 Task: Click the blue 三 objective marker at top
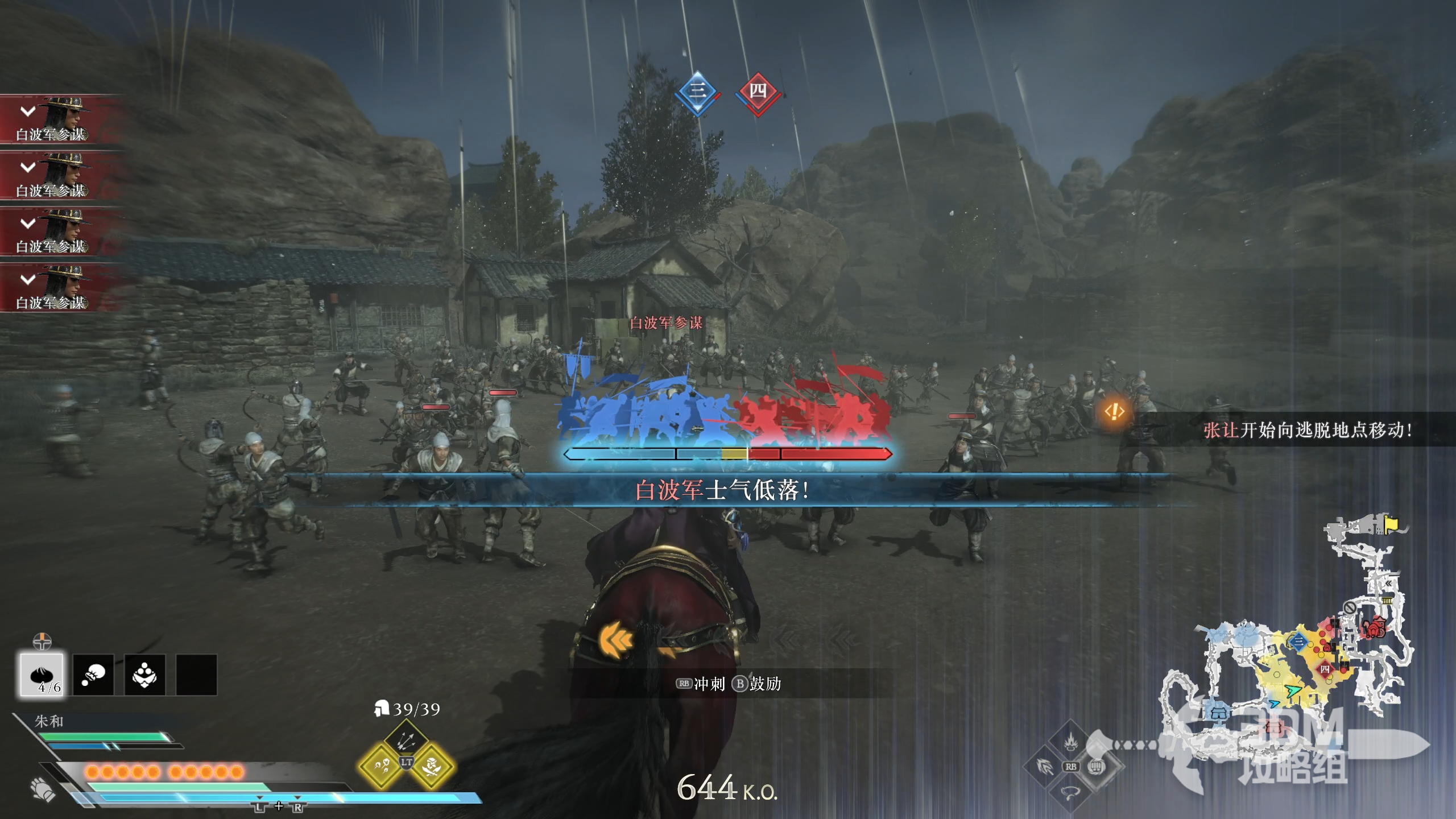pos(697,92)
